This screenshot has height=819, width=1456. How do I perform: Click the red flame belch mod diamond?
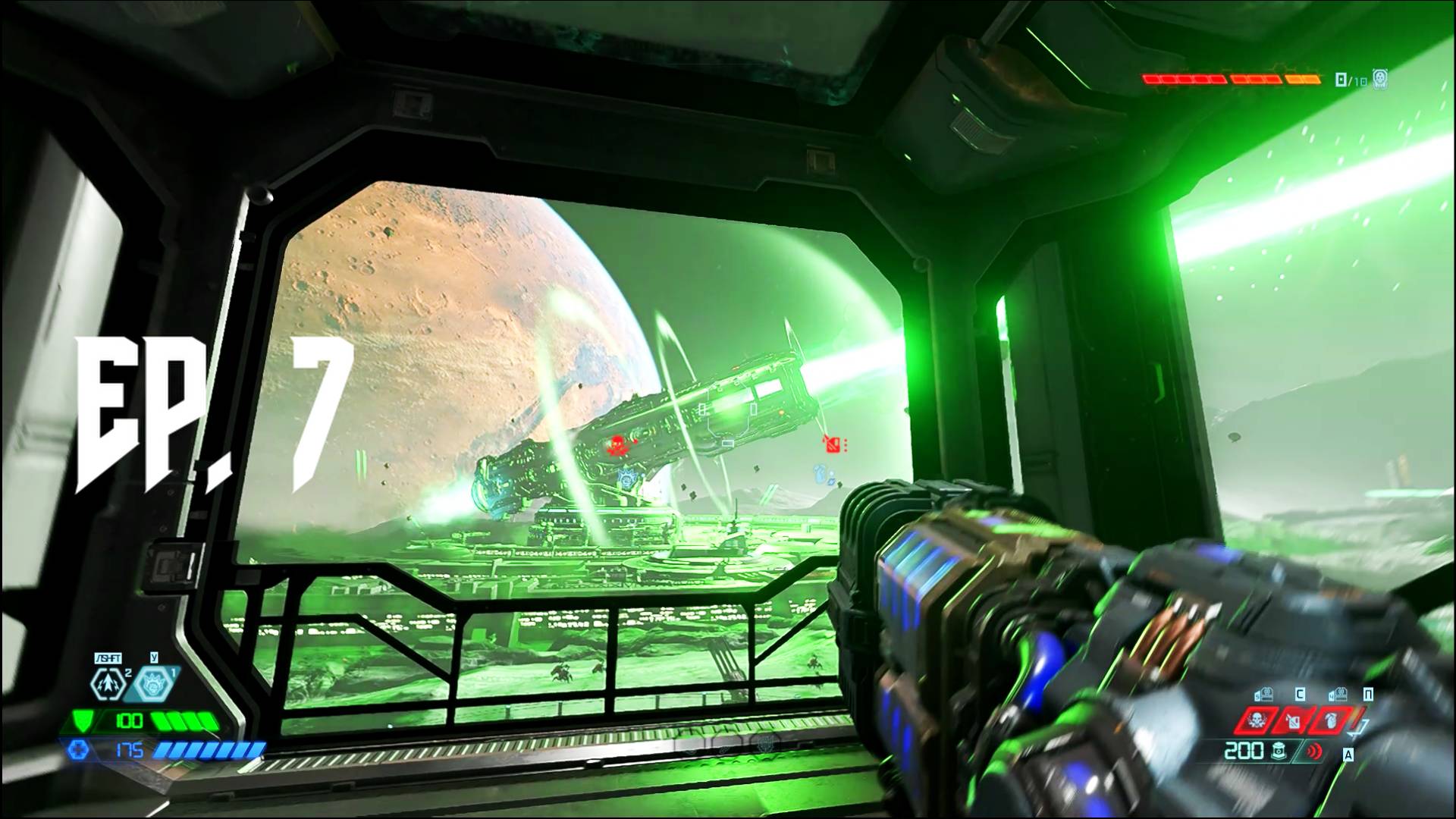pos(1293,720)
